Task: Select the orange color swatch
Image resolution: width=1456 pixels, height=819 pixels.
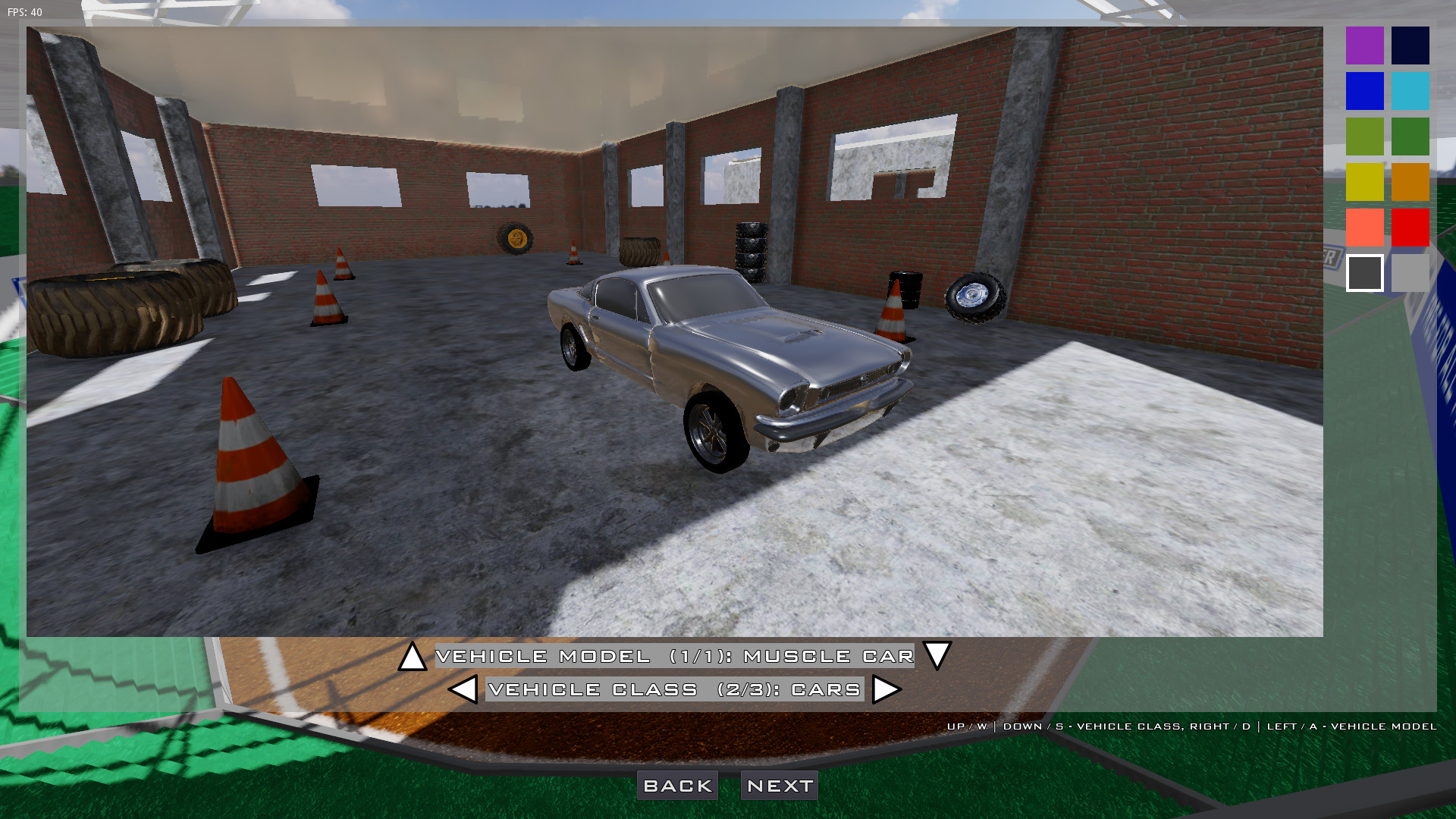Action: coord(1410,182)
